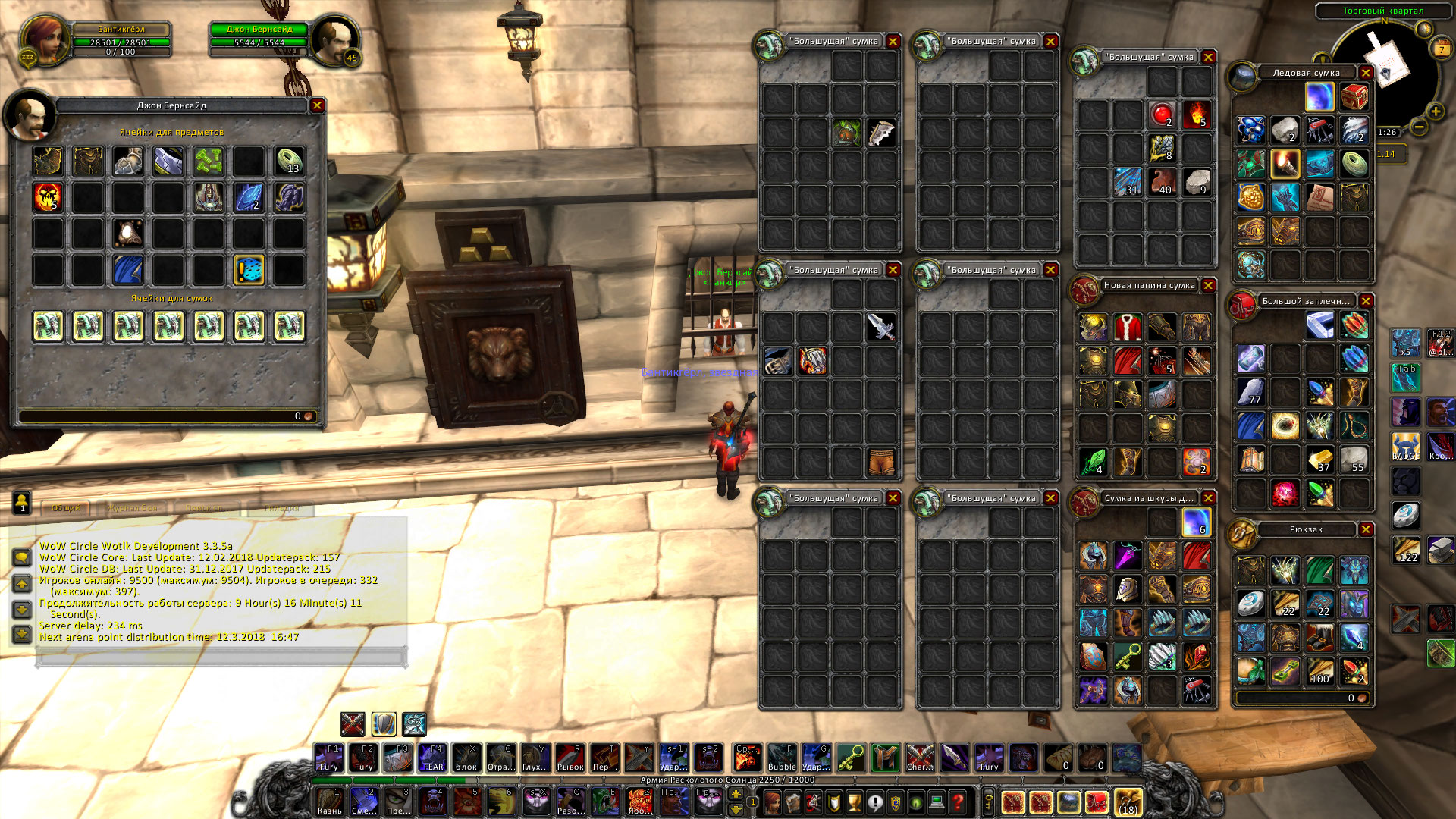Open the chat menu speech bubble button
This screenshot has height=819, width=1456.
coord(21,557)
